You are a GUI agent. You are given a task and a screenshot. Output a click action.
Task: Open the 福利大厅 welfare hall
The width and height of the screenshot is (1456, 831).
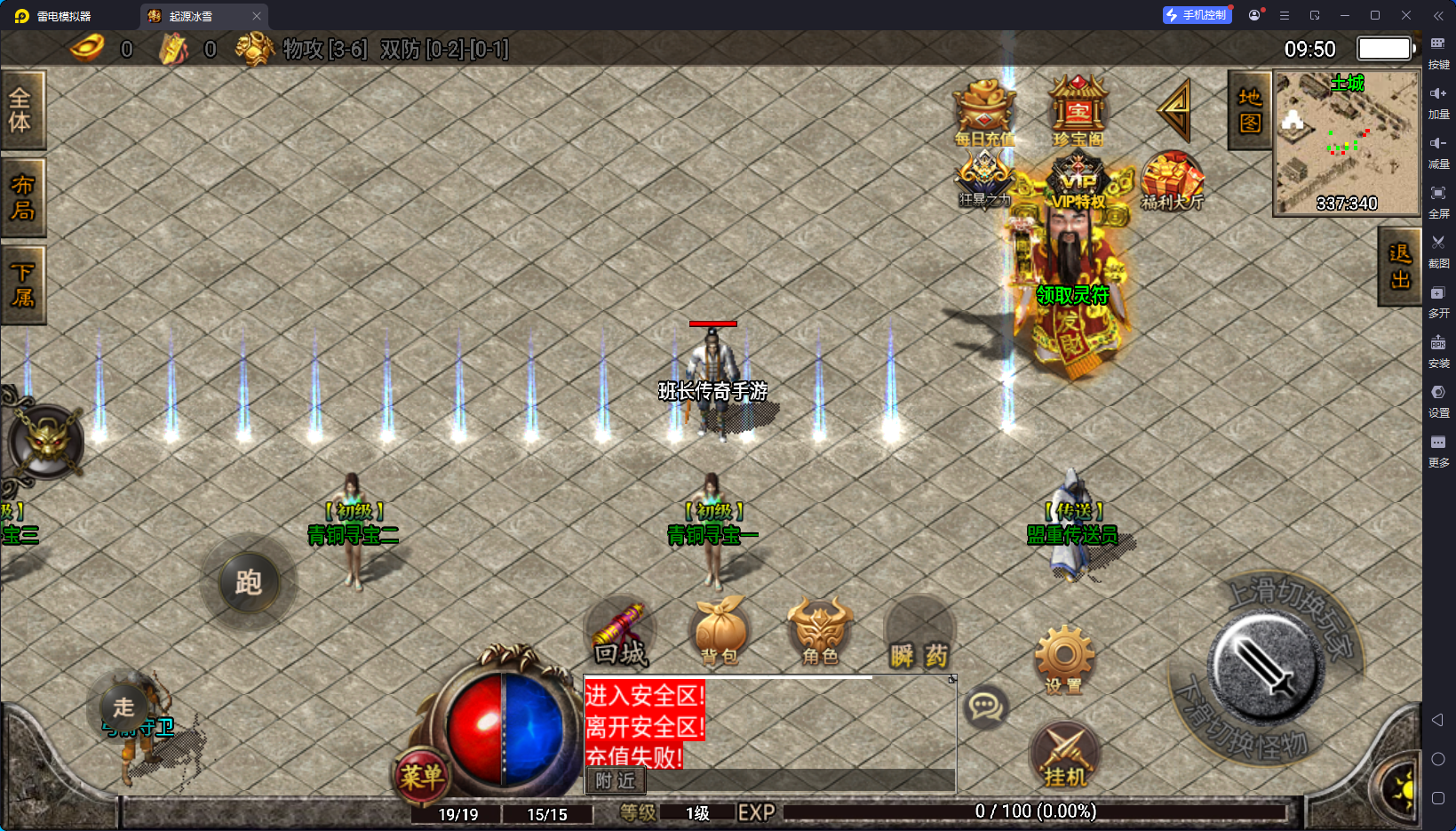1172,181
